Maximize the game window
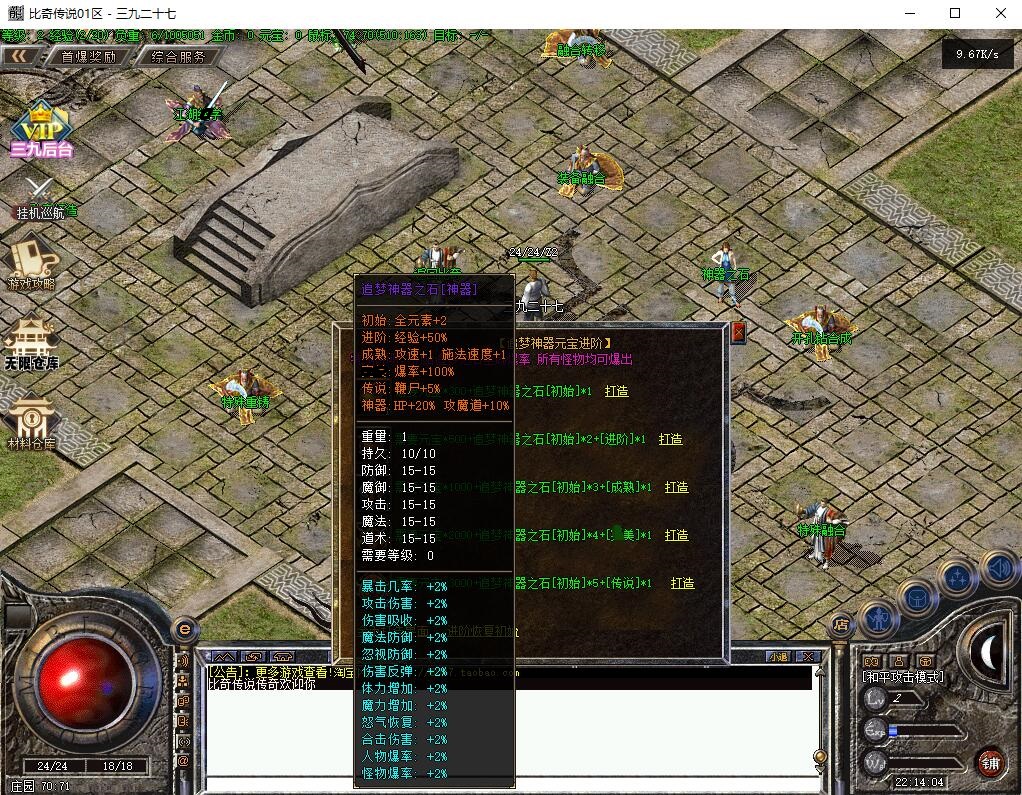The height and width of the screenshot is (795, 1022). [954, 13]
